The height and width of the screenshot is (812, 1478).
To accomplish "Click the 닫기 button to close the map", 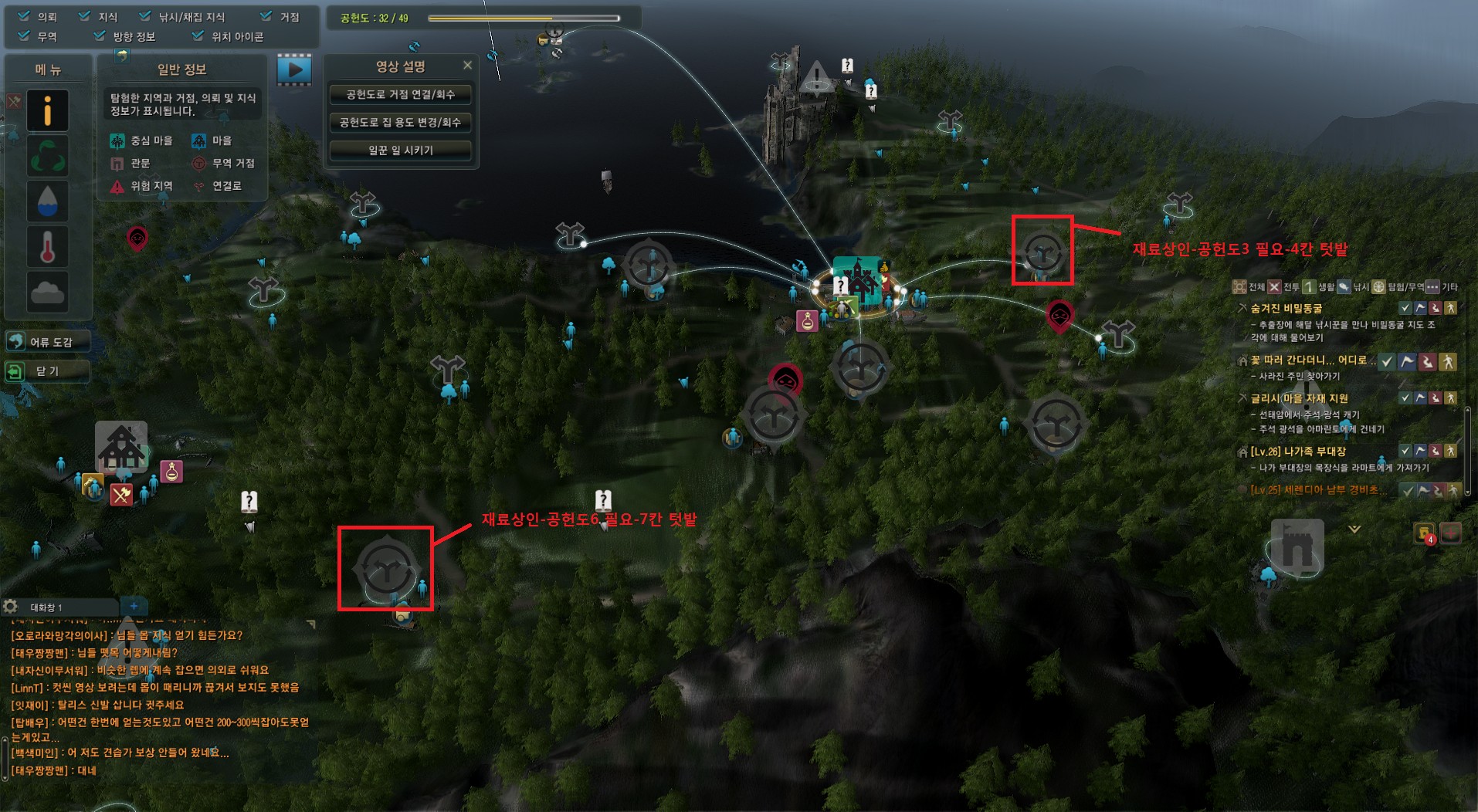I will (x=47, y=371).
